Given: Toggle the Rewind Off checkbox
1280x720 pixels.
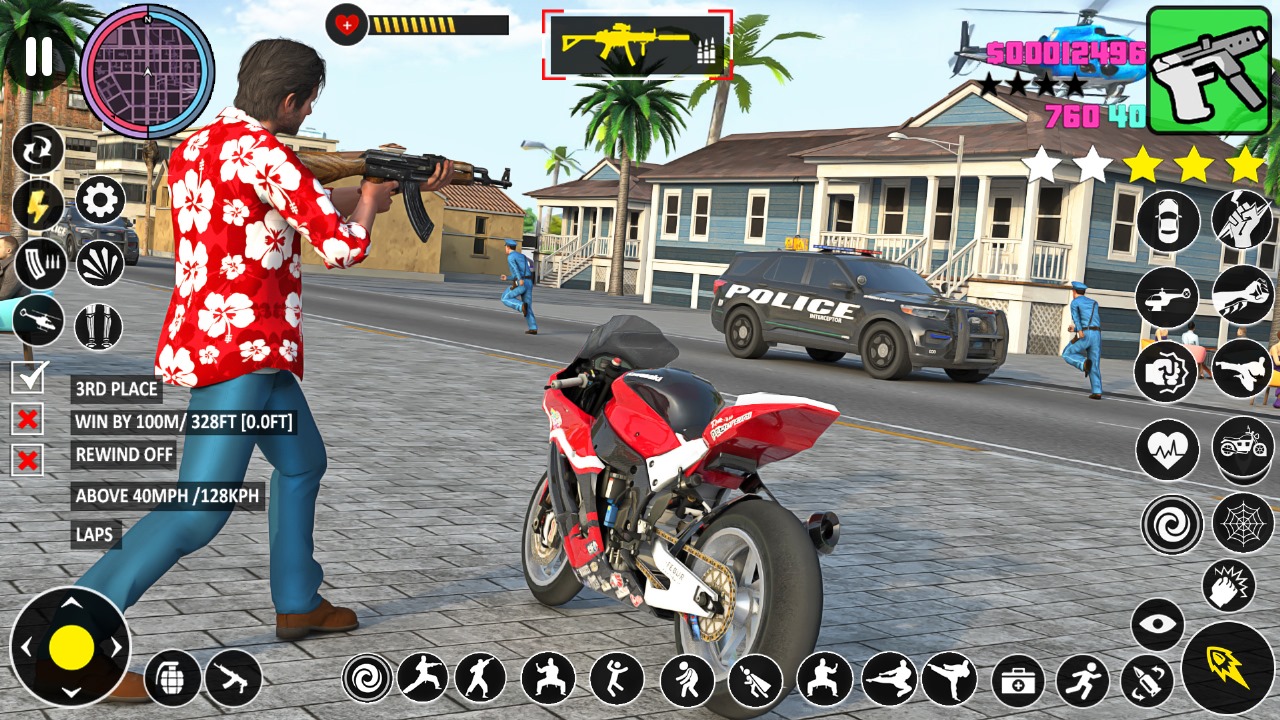Looking at the screenshot, I should tap(27, 460).
